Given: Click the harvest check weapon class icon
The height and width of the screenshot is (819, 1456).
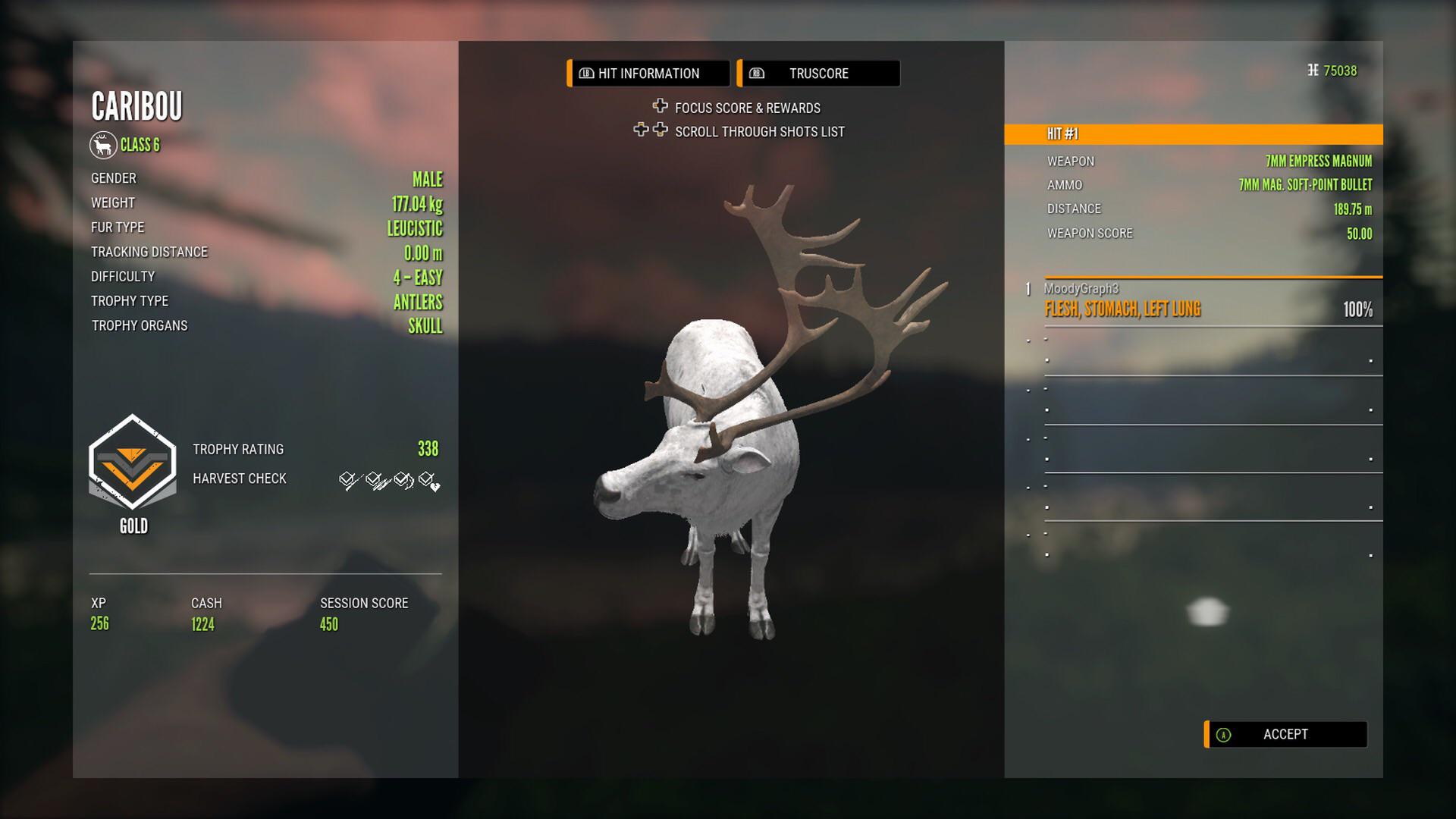Looking at the screenshot, I should (375, 479).
